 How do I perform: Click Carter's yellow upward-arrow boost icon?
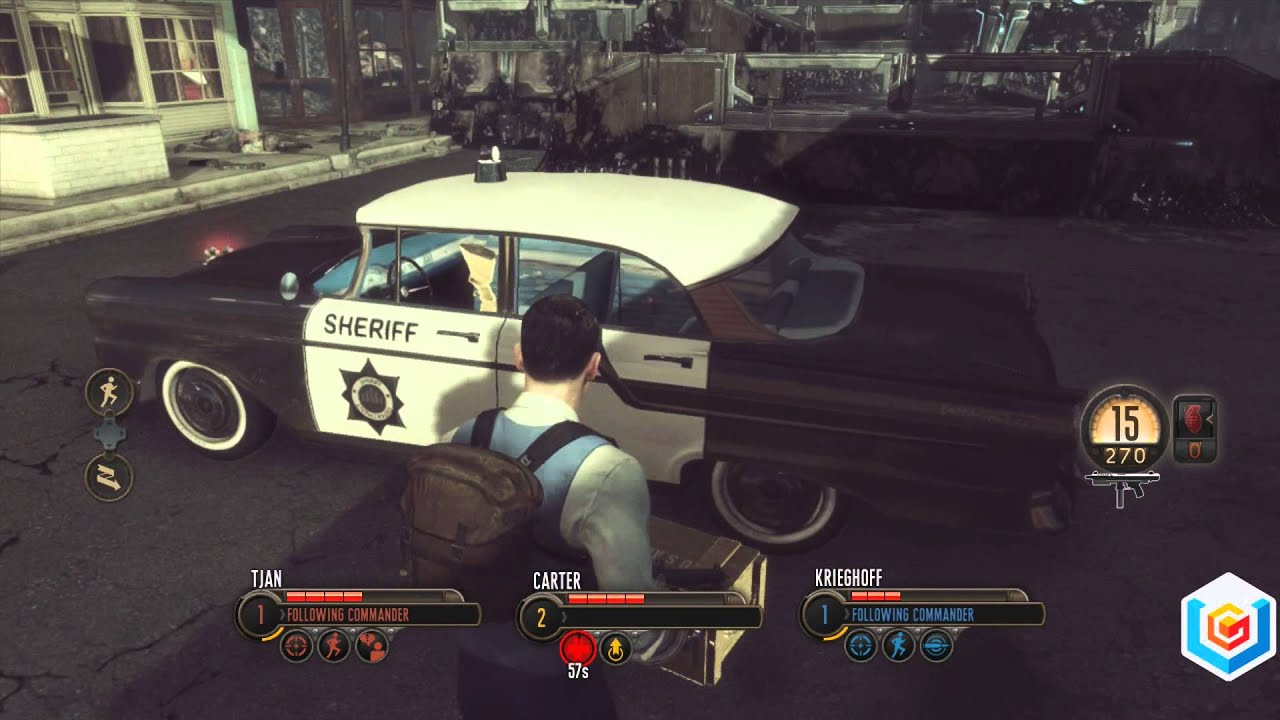click(615, 649)
